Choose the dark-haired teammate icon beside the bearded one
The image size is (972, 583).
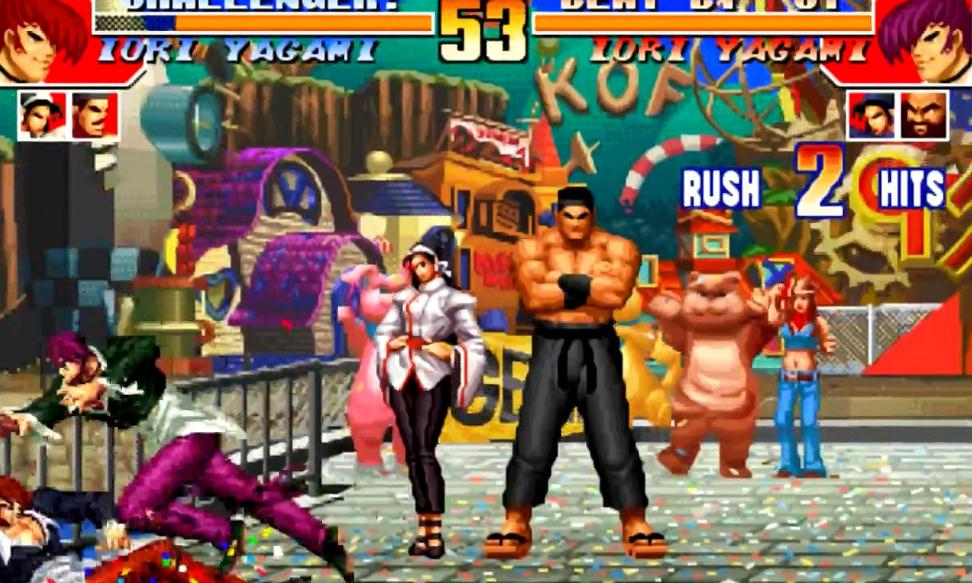pyautogui.click(x=871, y=115)
